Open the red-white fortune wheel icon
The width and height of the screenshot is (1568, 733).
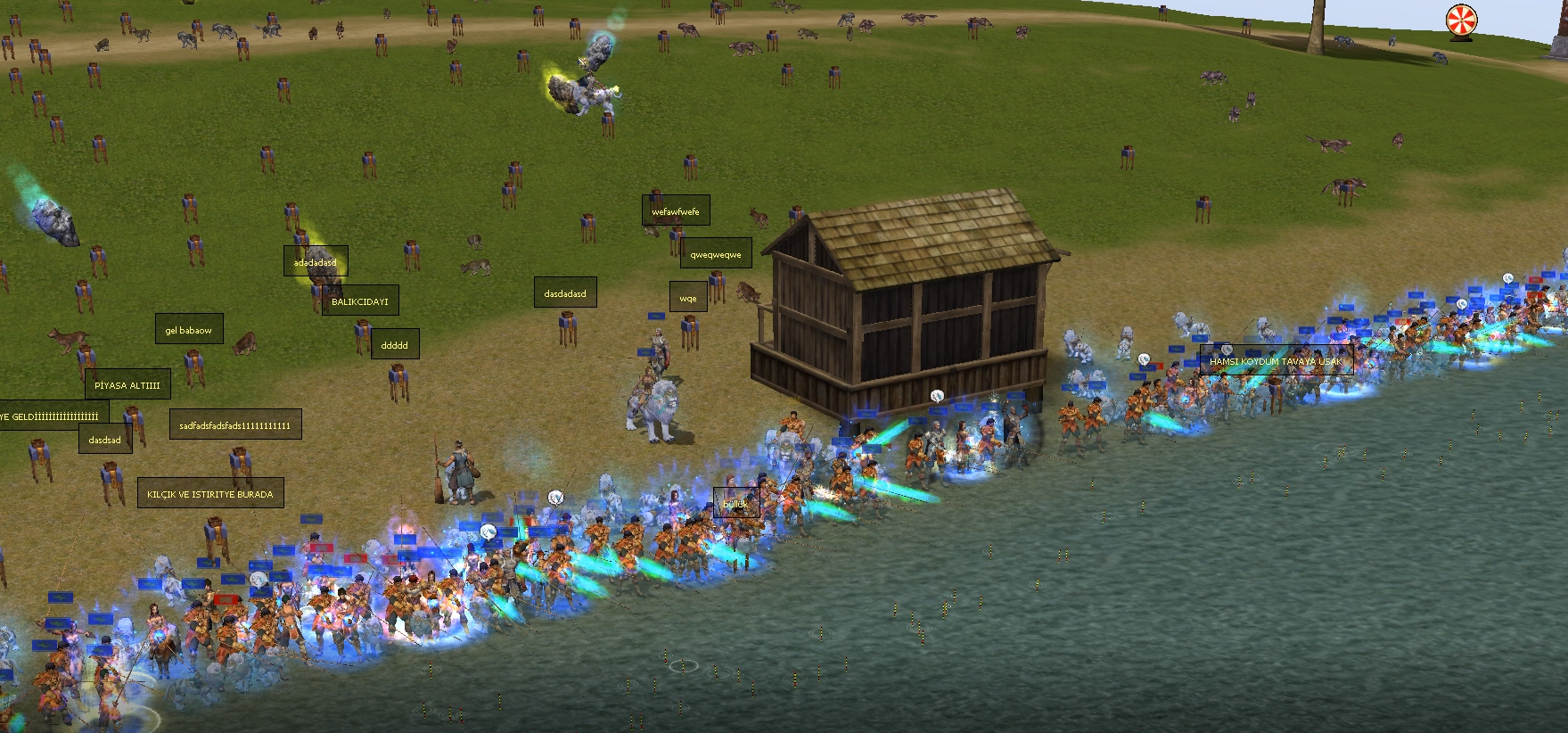[1461, 20]
